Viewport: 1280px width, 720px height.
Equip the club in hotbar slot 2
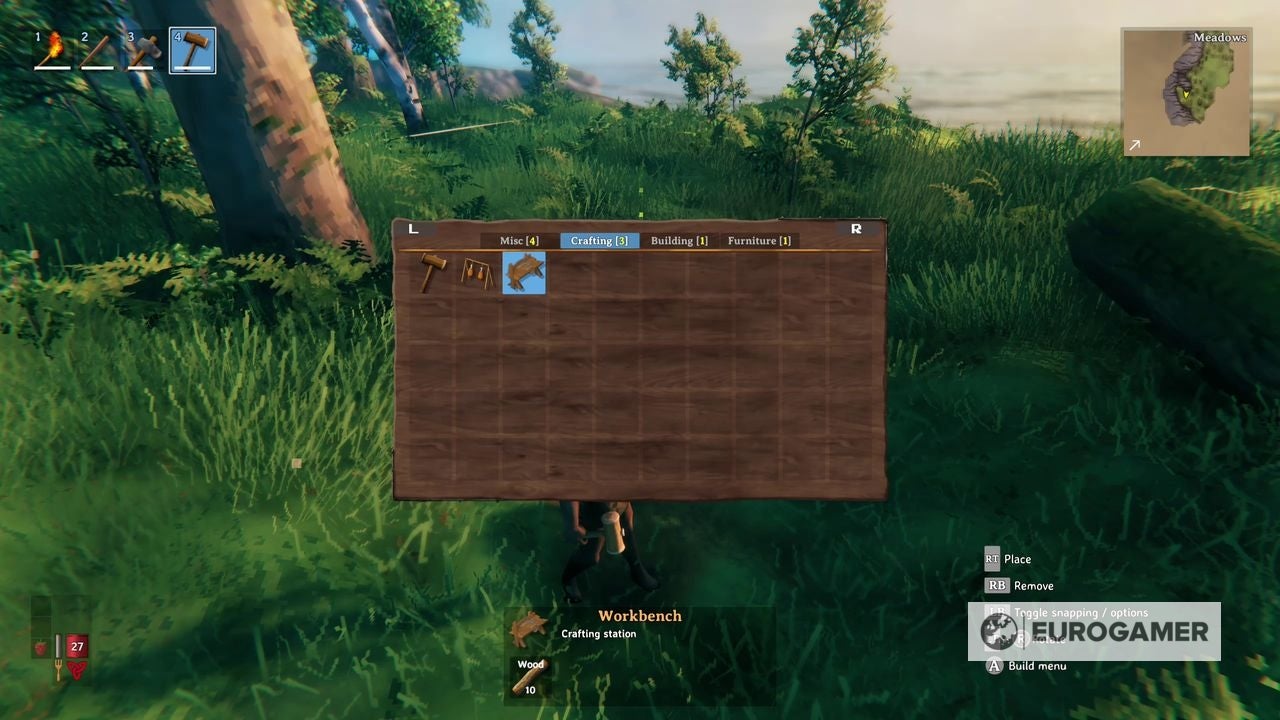(97, 48)
